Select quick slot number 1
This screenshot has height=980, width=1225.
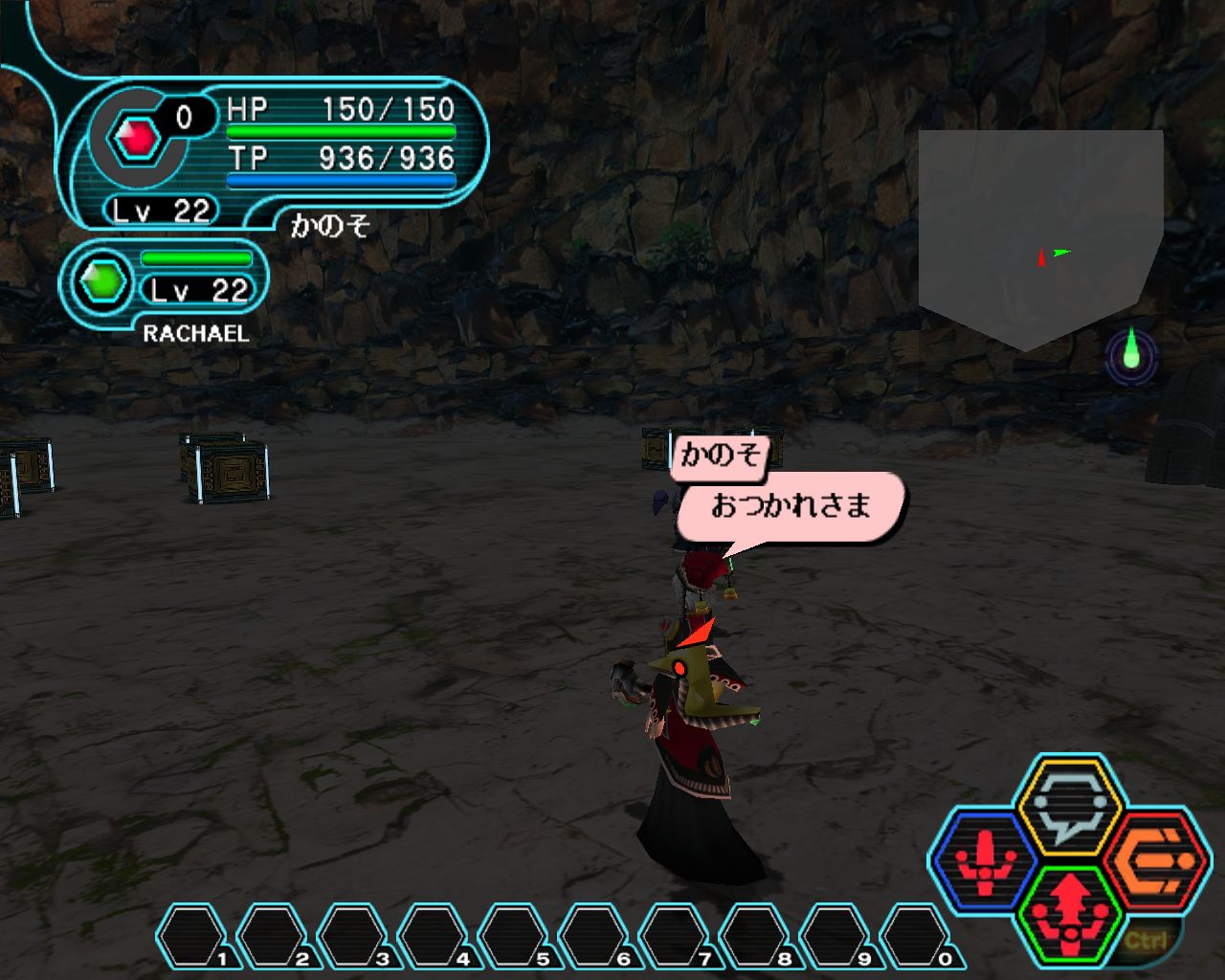point(191,935)
